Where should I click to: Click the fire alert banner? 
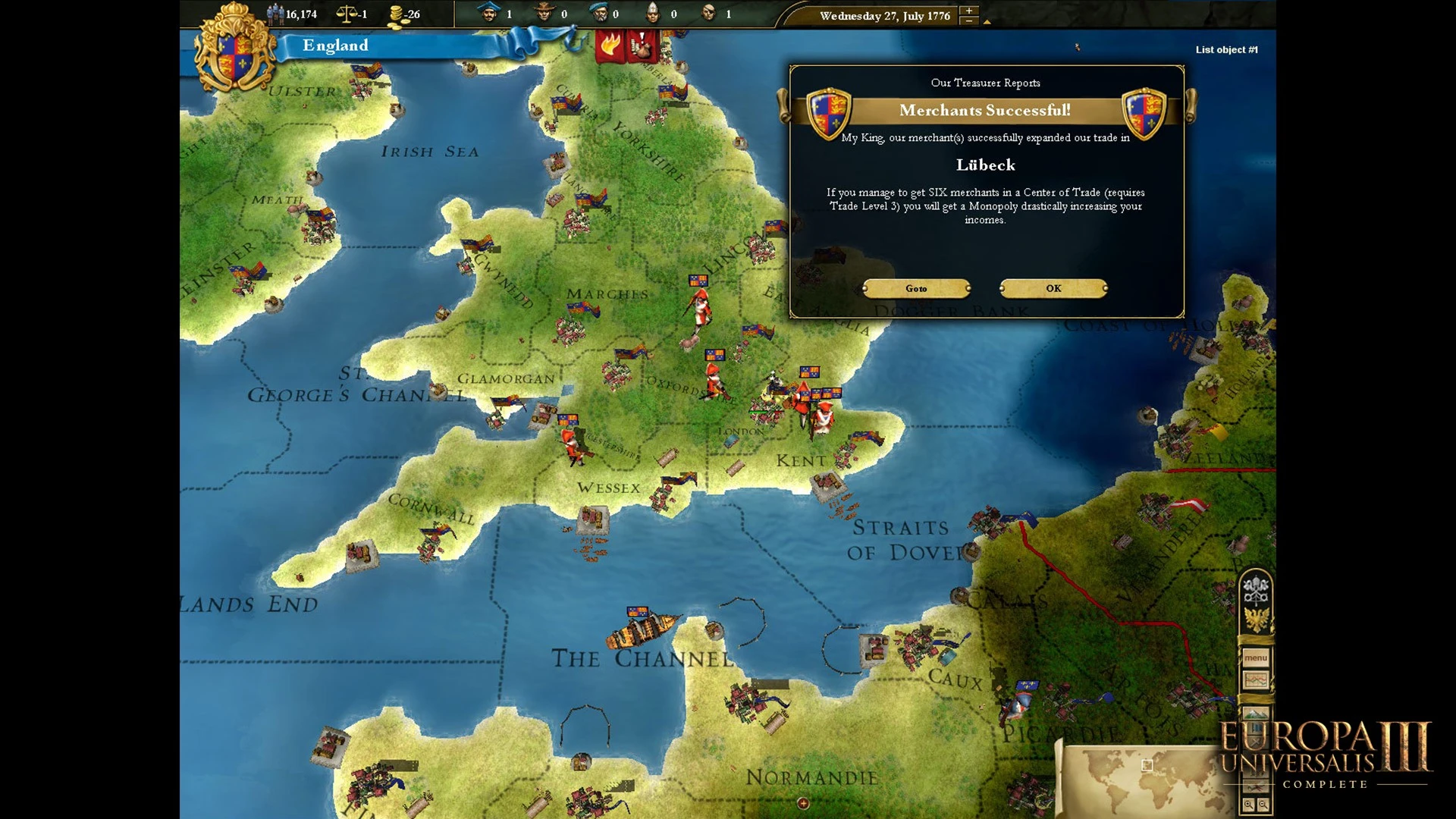coord(609,47)
